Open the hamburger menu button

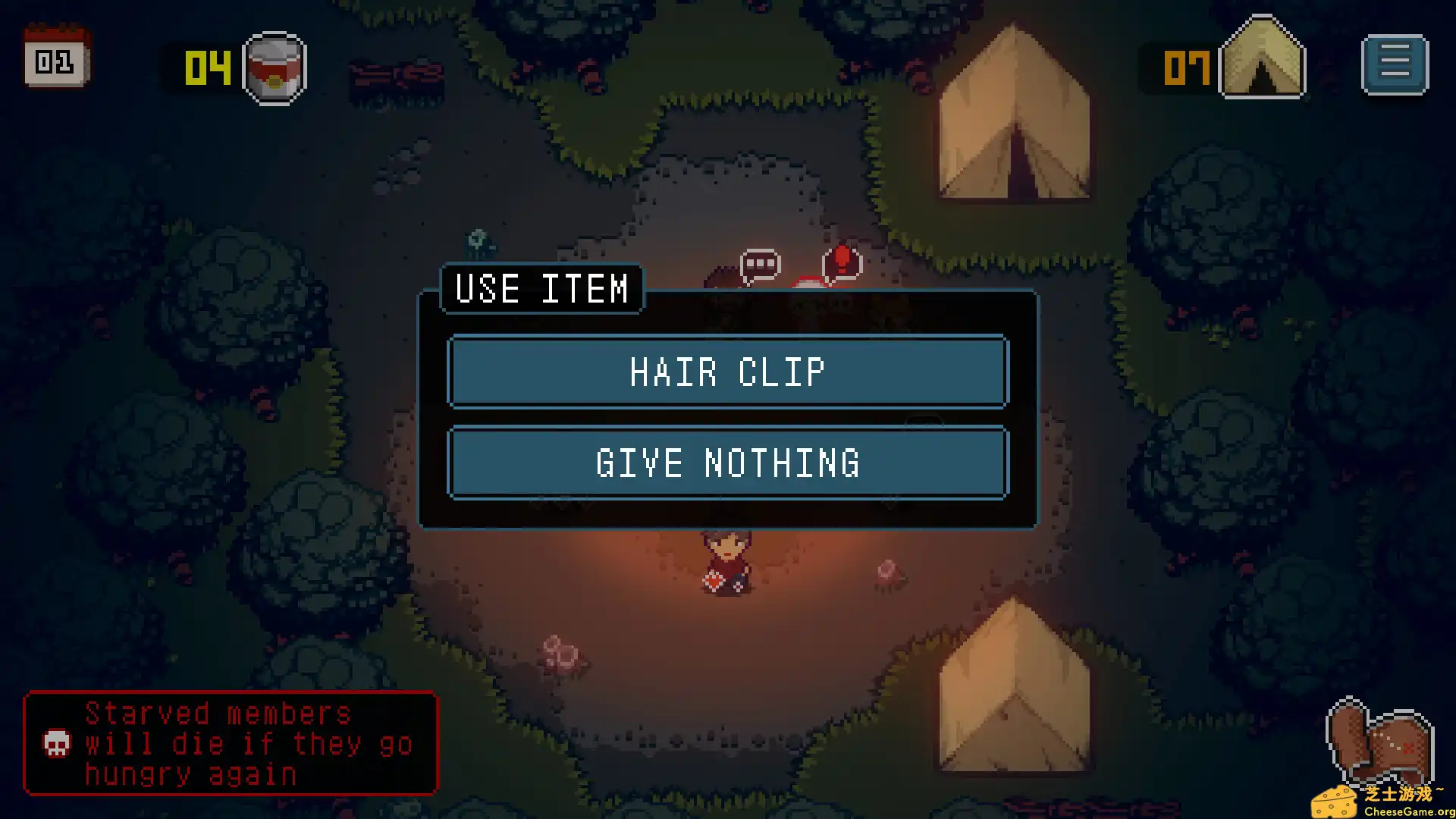[1395, 64]
